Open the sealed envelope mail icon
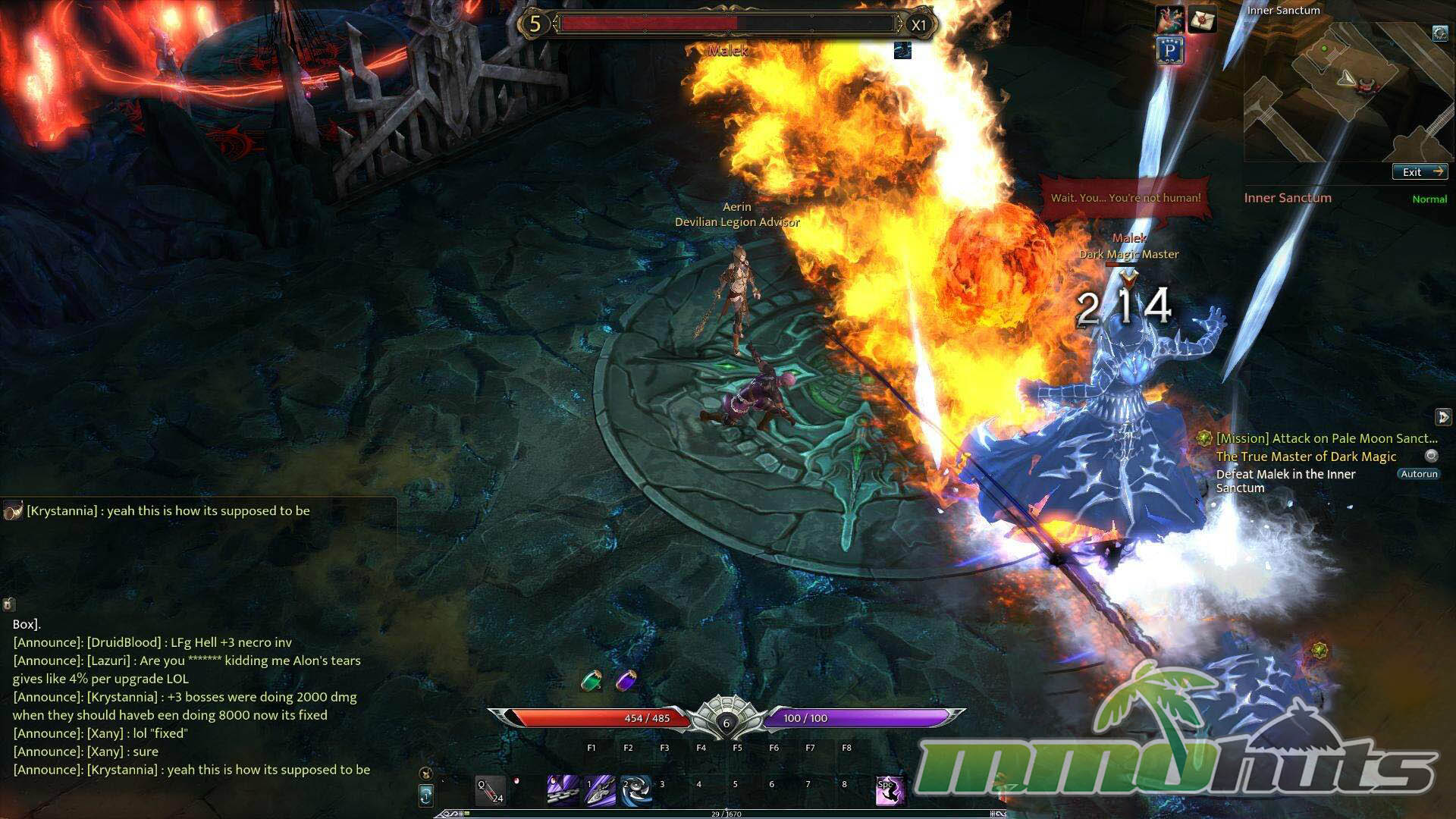 tap(1202, 20)
